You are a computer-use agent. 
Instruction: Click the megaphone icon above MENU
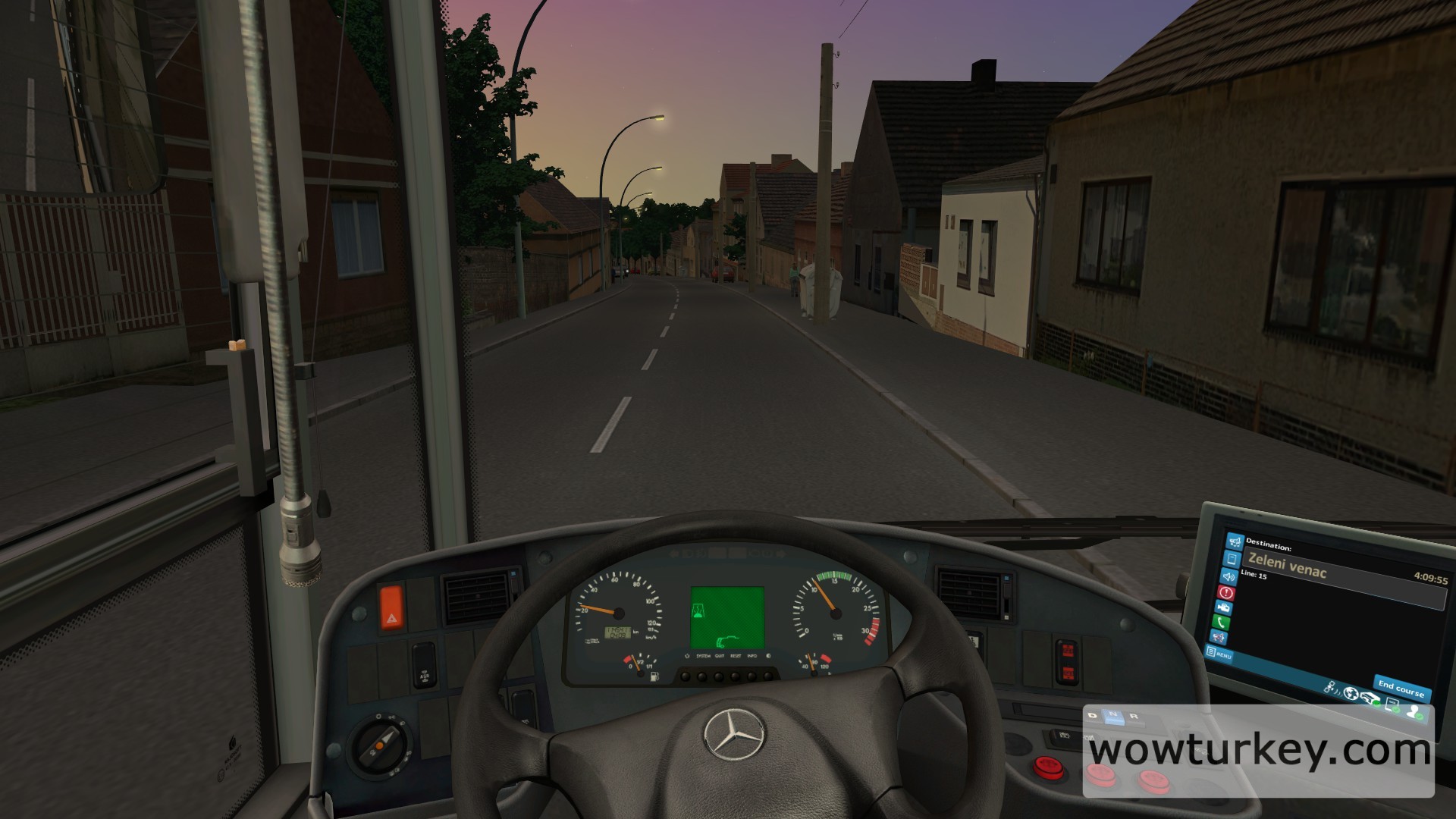point(1219,638)
